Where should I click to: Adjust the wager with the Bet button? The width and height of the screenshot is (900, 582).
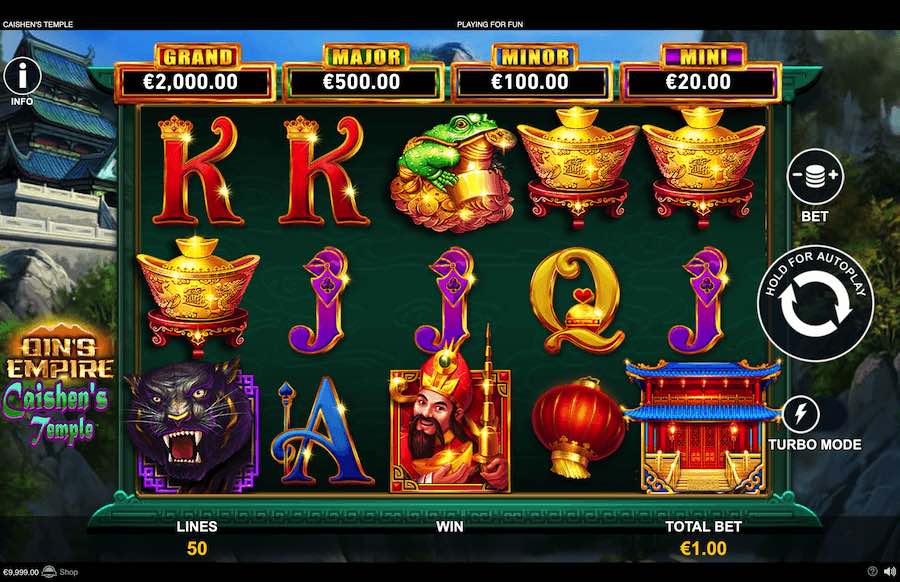click(814, 177)
